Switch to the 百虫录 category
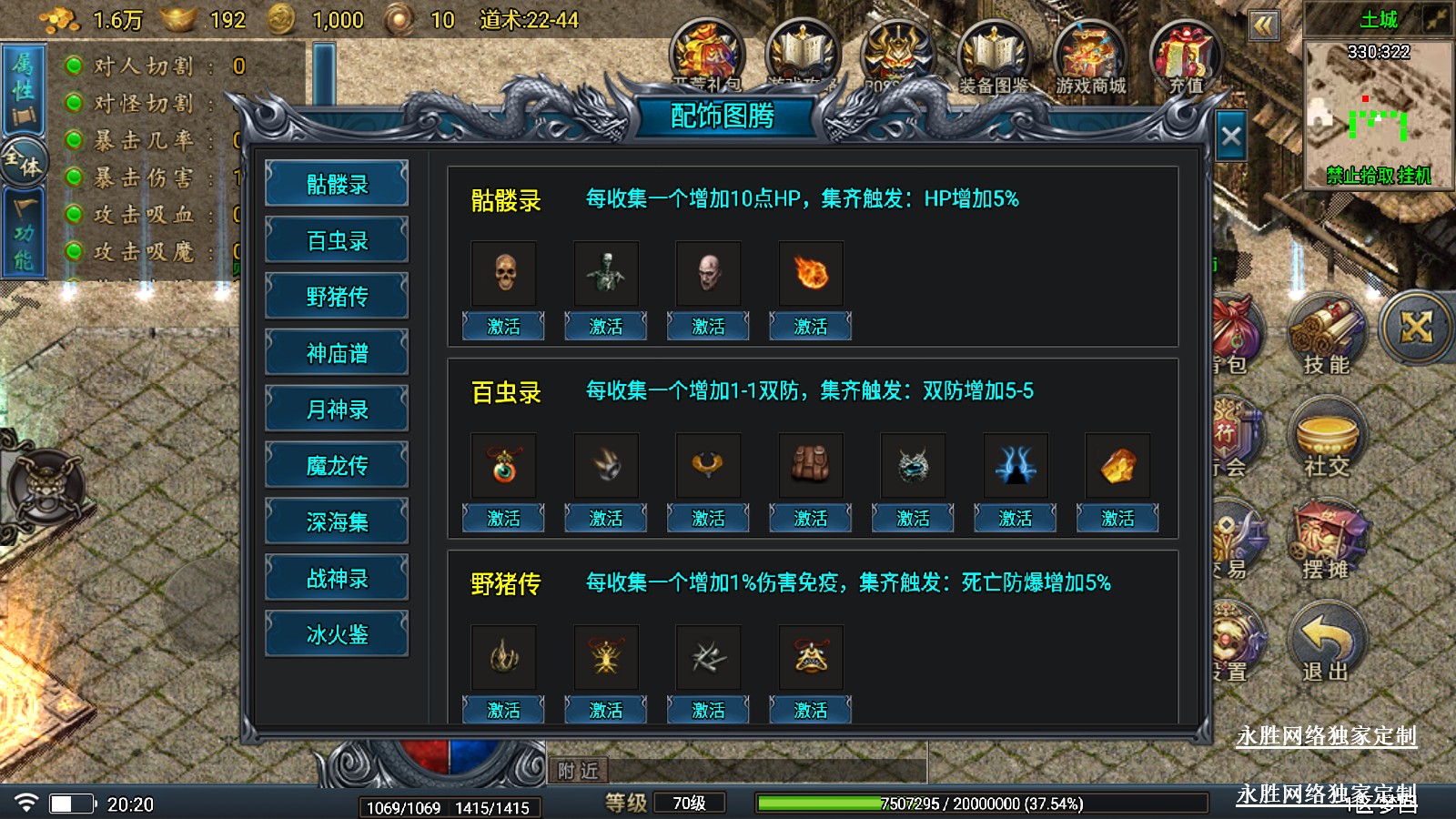Image resolution: width=1456 pixels, height=819 pixels. coord(337,240)
